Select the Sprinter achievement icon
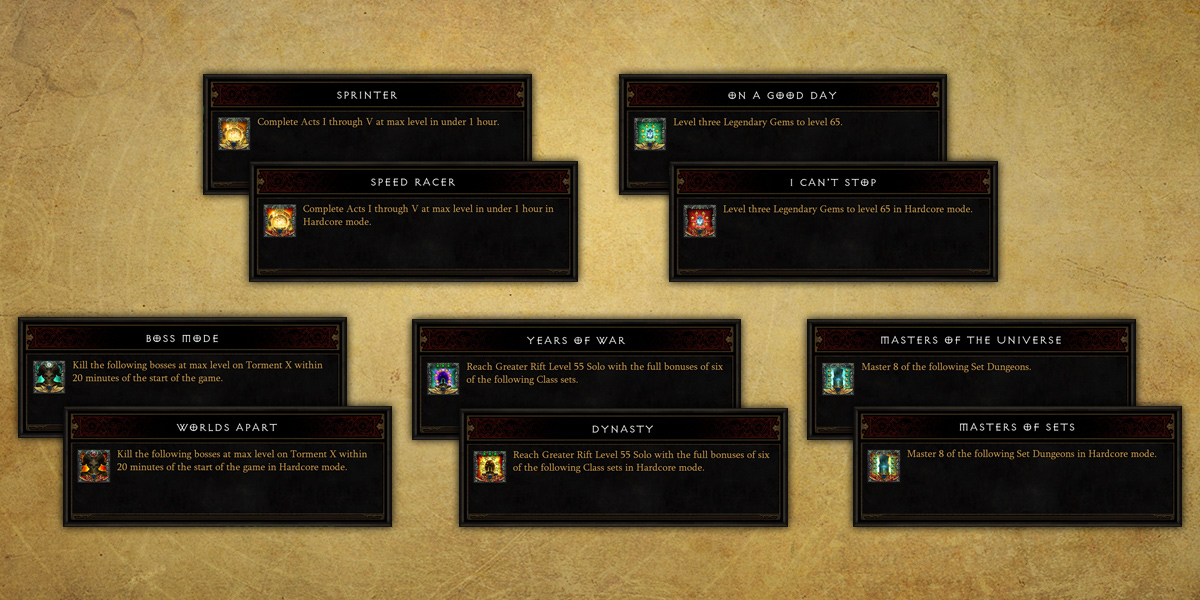 tap(234, 134)
